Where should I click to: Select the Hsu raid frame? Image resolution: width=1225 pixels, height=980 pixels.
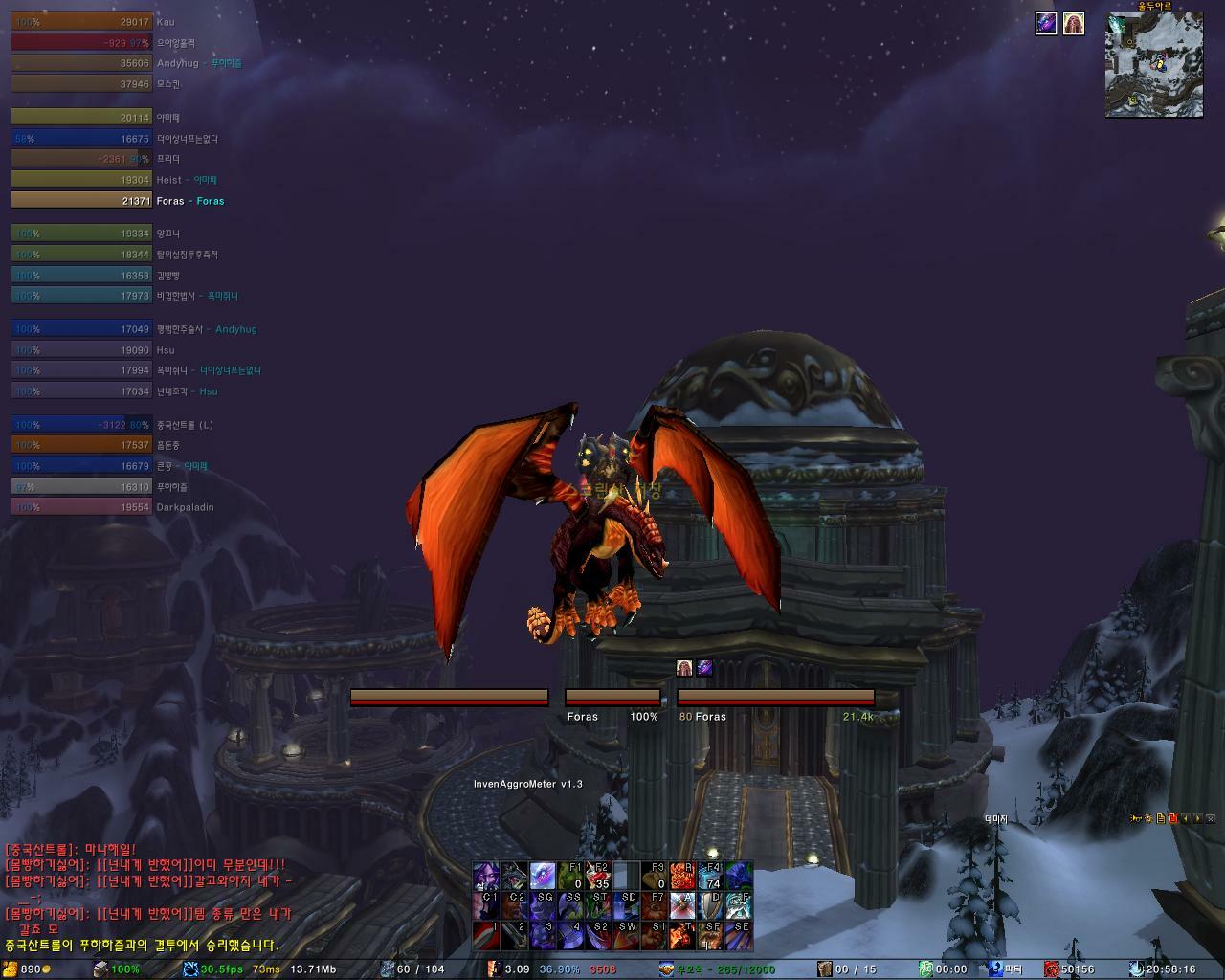(x=81, y=350)
